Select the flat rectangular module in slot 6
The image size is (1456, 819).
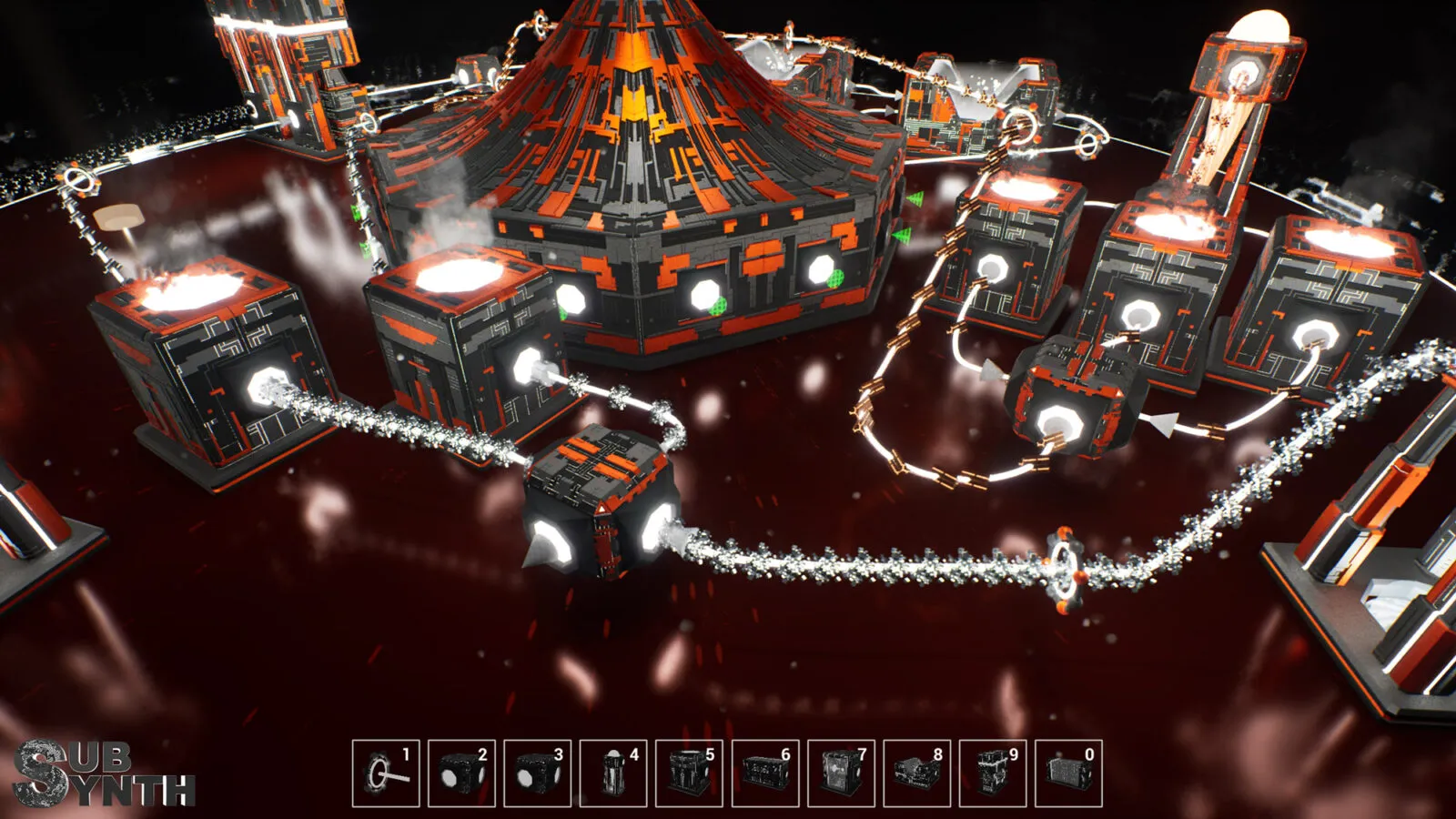765,773
